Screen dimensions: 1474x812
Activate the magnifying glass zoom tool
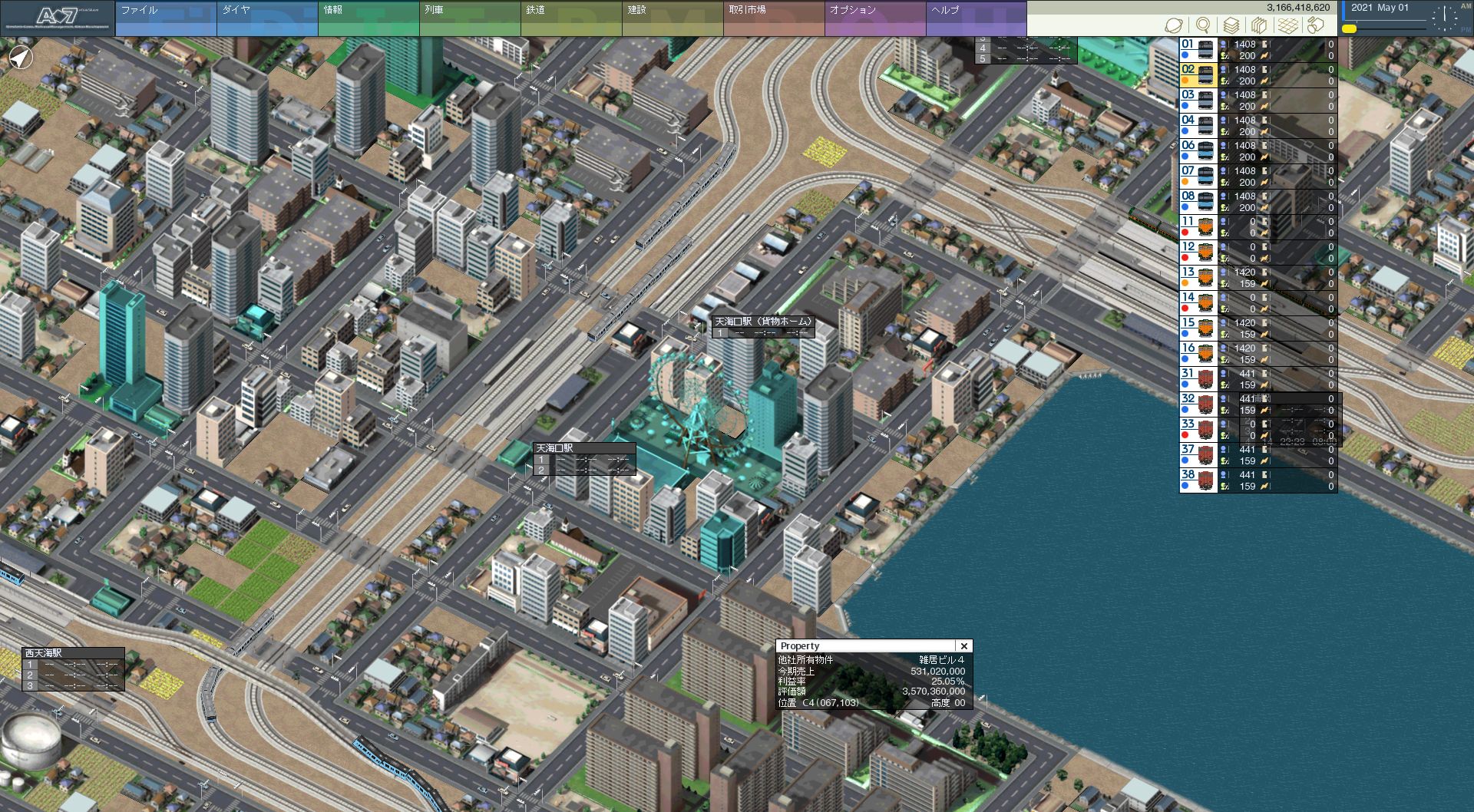click(x=1203, y=25)
